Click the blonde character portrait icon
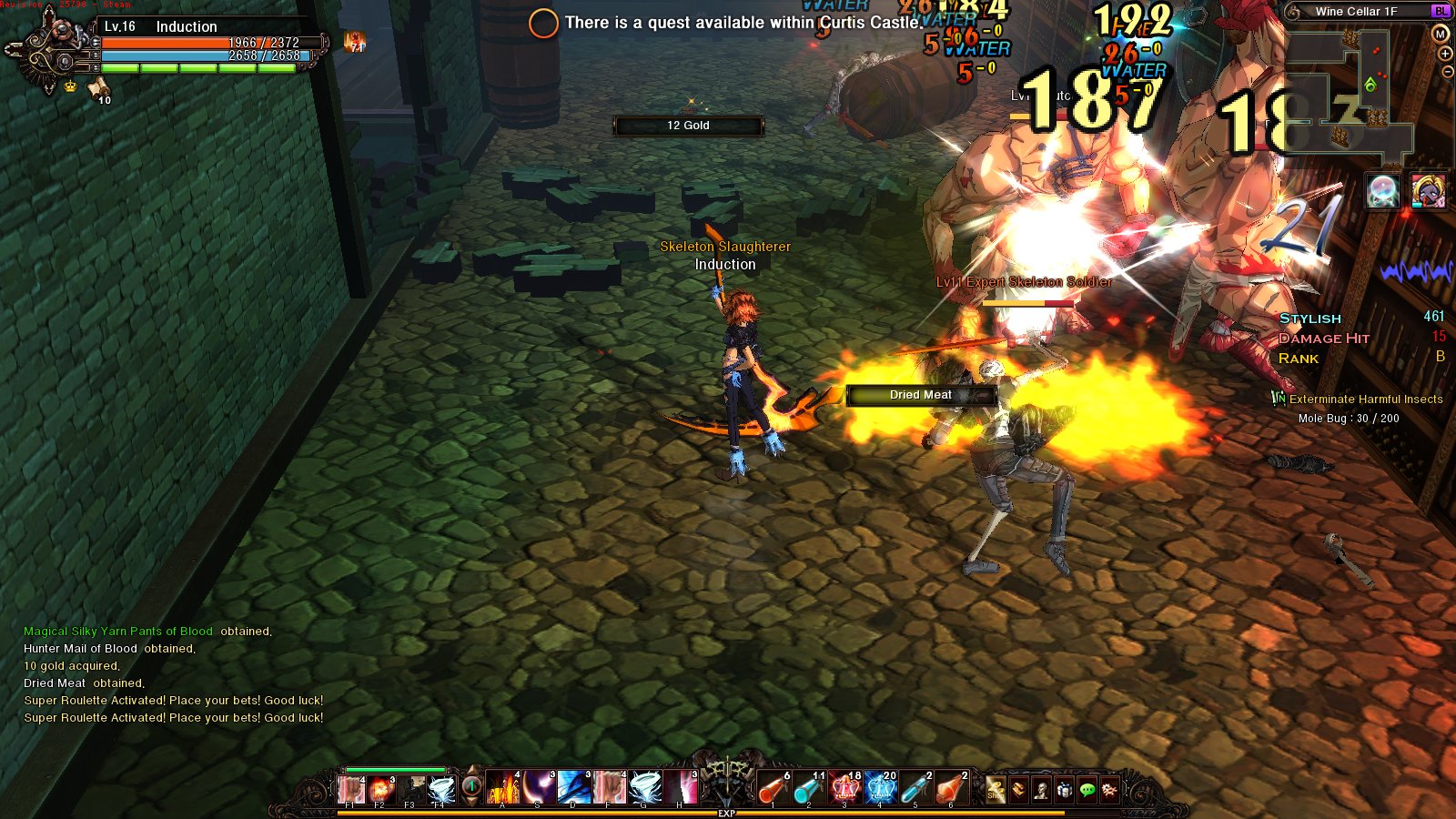Screen dimensions: 1456x819 (1429, 191)
